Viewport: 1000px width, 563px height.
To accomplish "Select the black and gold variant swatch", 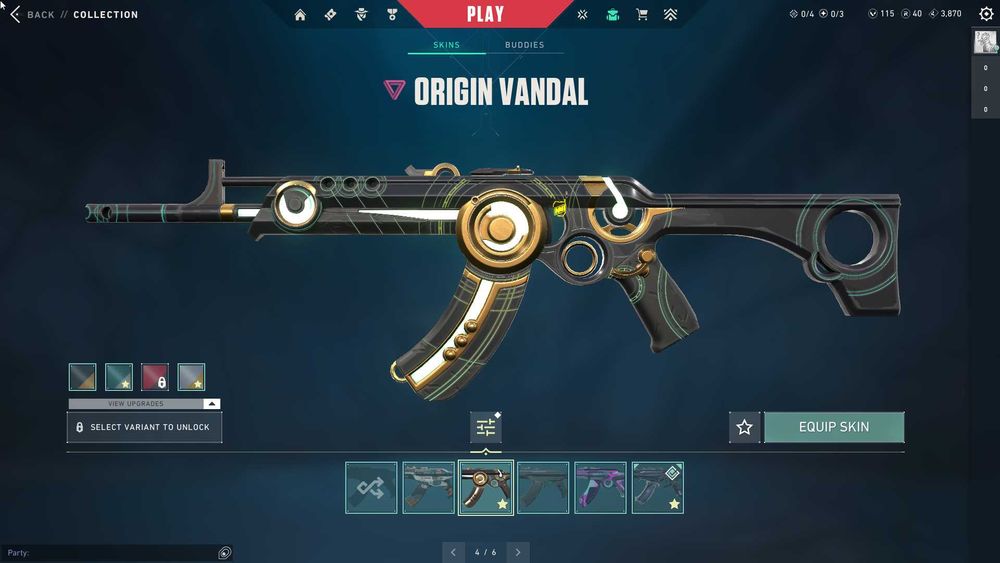I will (83, 377).
